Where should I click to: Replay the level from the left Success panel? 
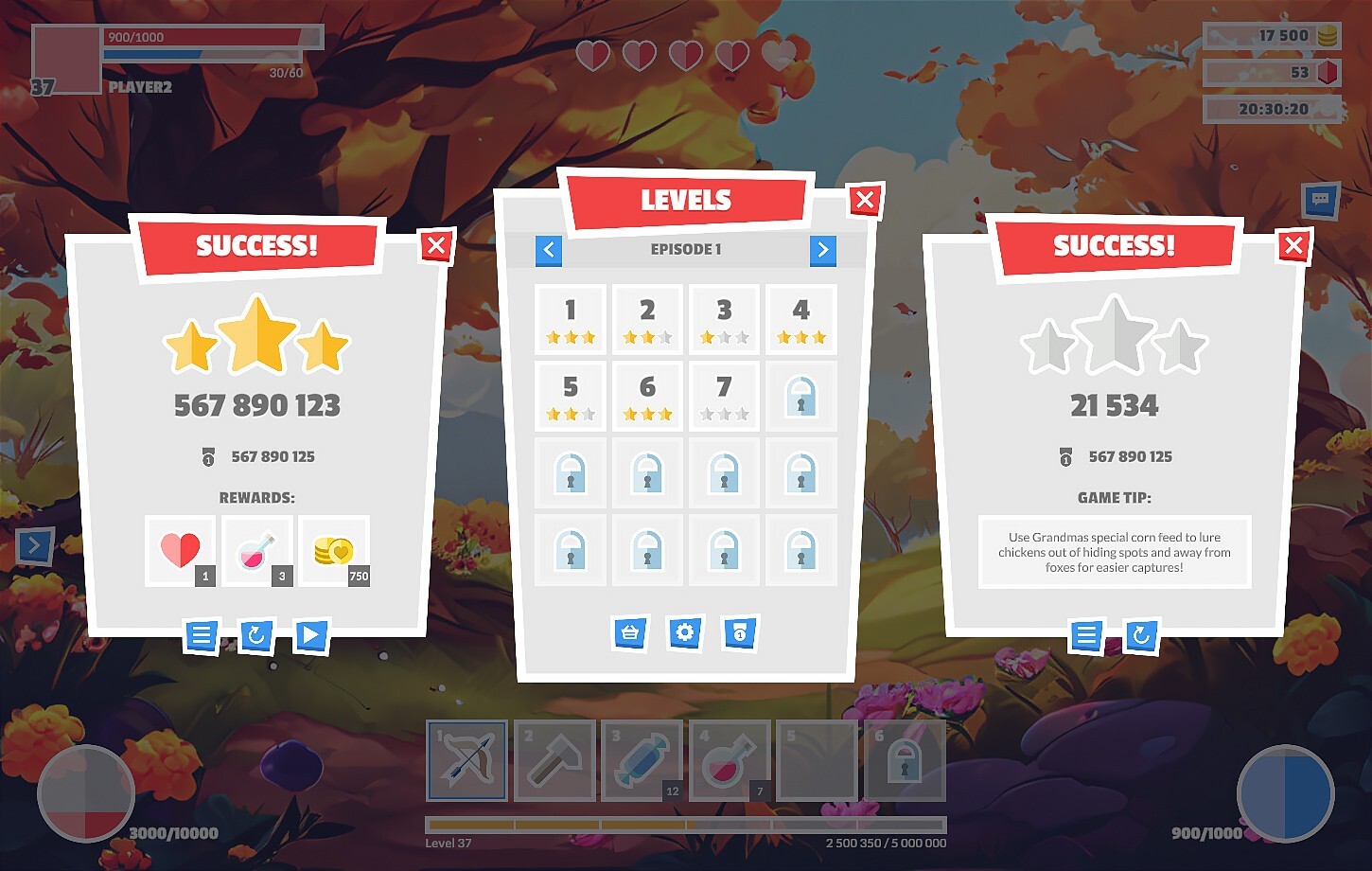click(256, 636)
